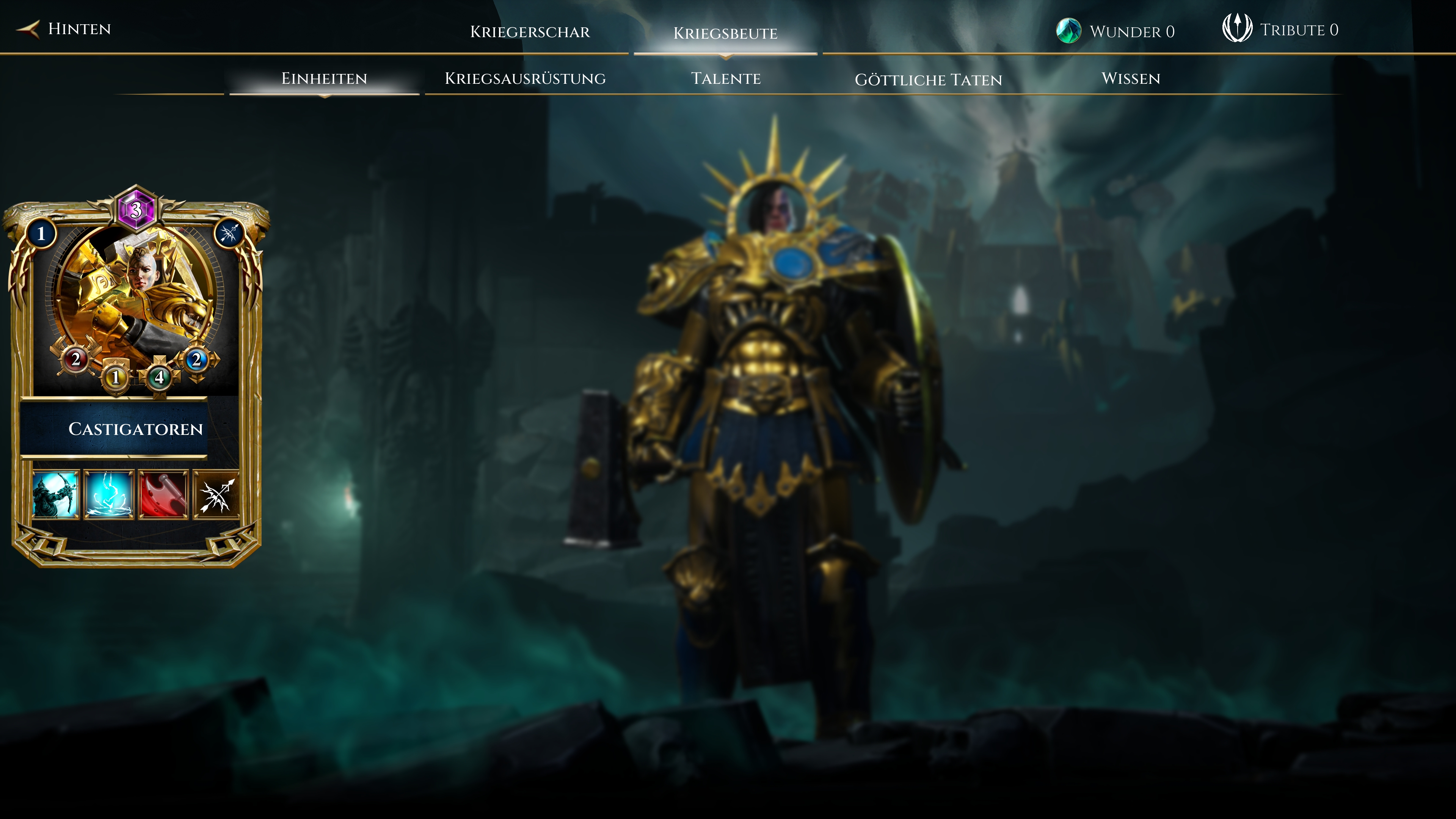Go back using the Hinten button
1456x819 pixels.
tap(65, 29)
